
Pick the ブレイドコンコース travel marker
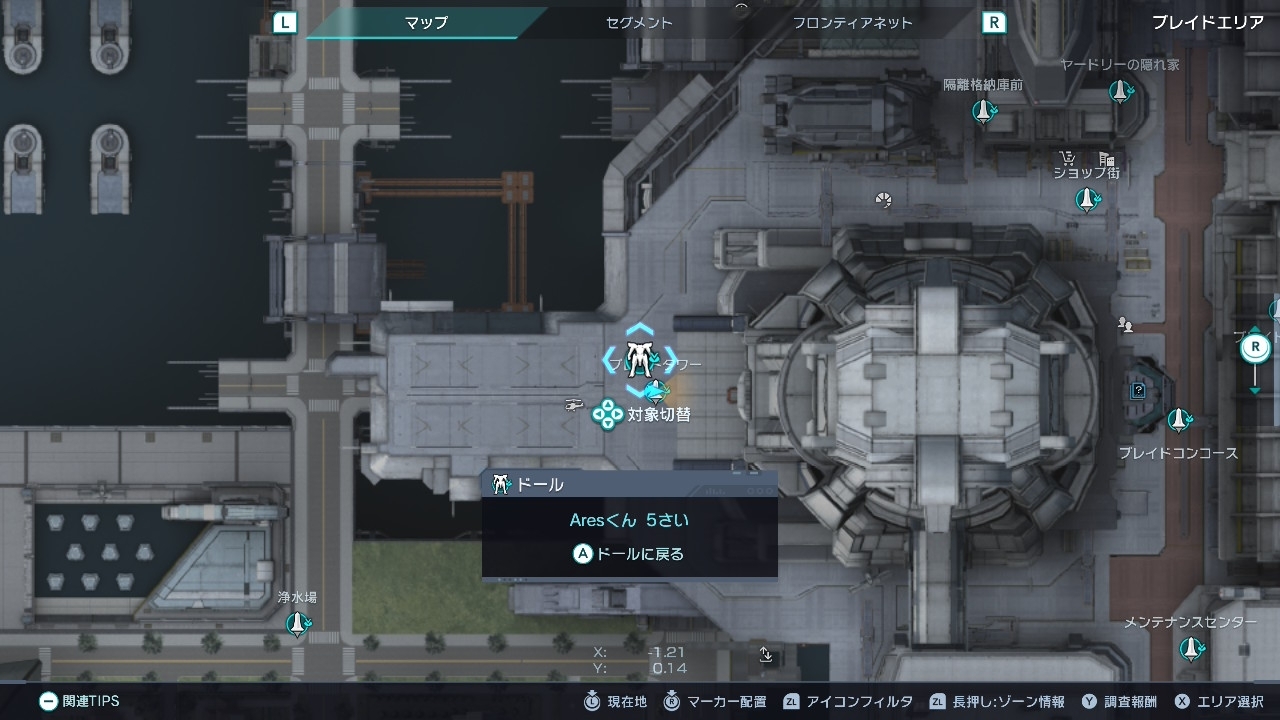1180,419
